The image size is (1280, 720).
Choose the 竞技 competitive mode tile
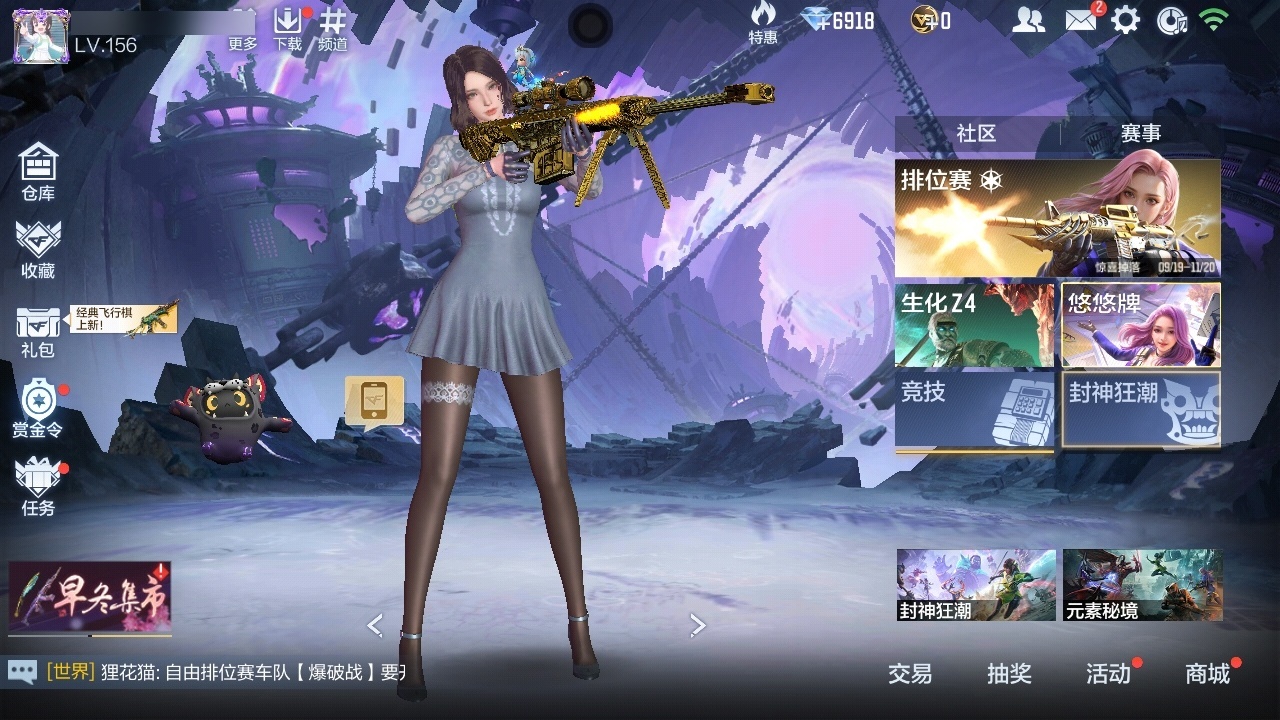(x=974, y=409)
